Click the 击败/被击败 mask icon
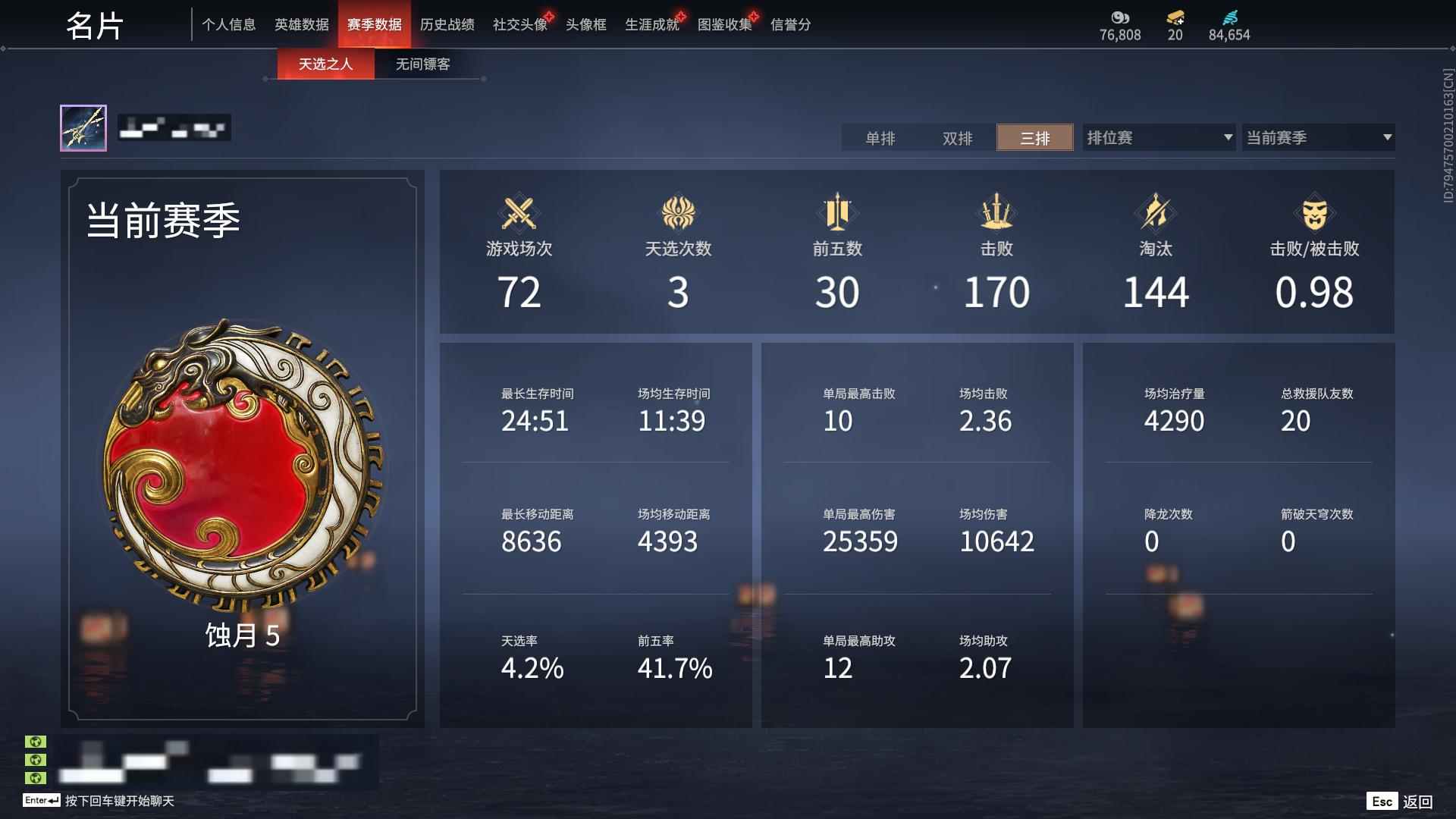 pyautogui.click(x=1313, y=213)
